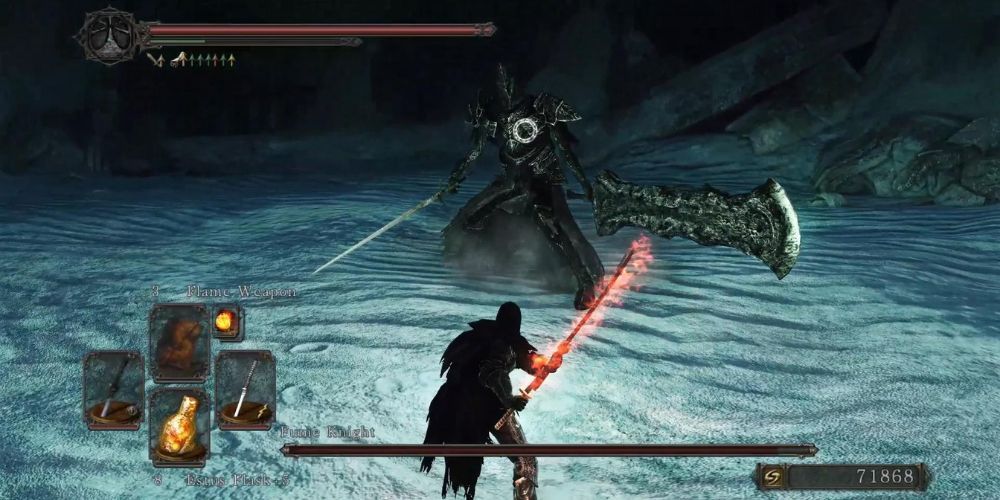
Task: Use the Estus Flask quick slot
Action: 179,425
